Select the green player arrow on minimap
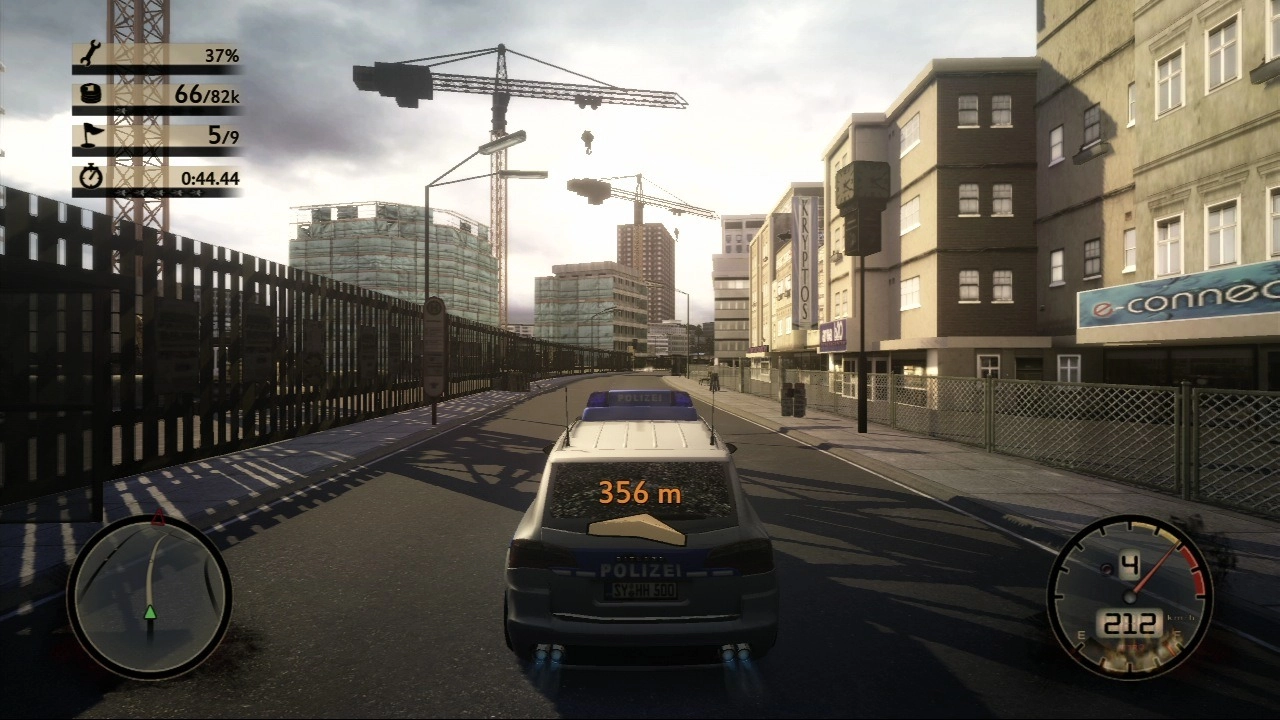This screenshot has height=720, width=1280. pyautogui.click(x=150, y=611)
